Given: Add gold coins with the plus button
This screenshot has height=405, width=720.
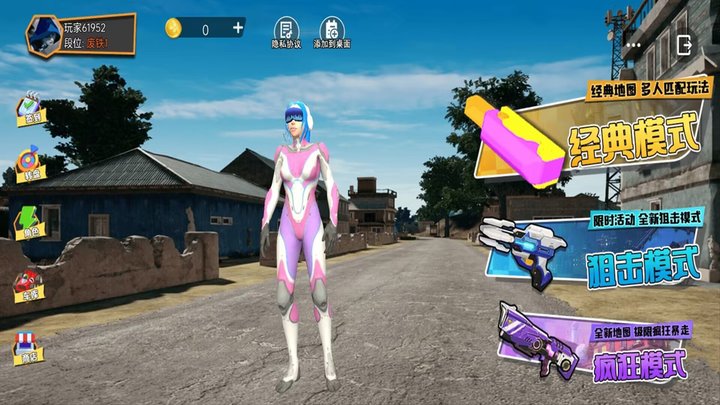Looking at the screenshot, I should [238, 28].
